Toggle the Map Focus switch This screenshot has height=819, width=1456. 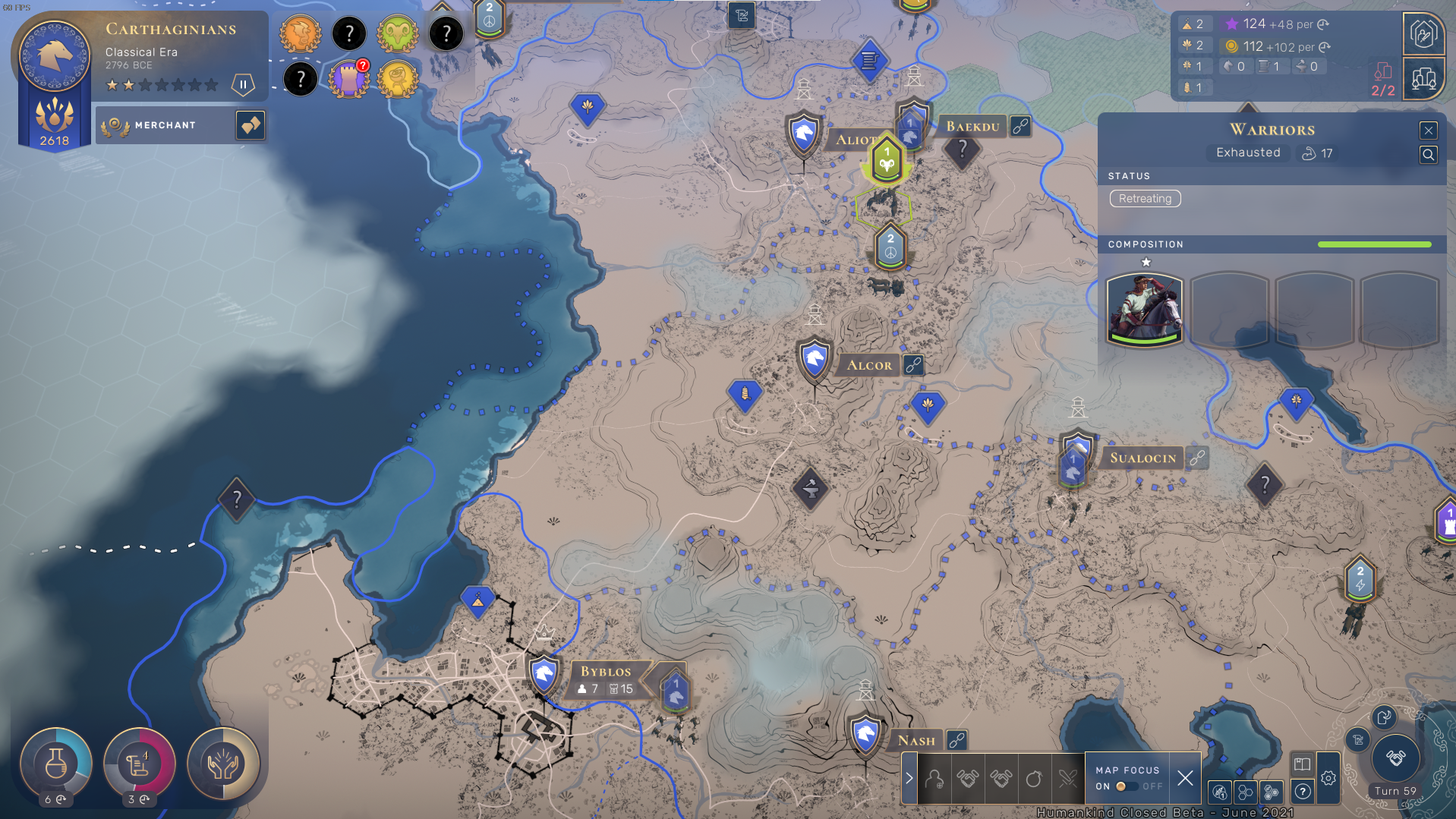point(1127,786)
